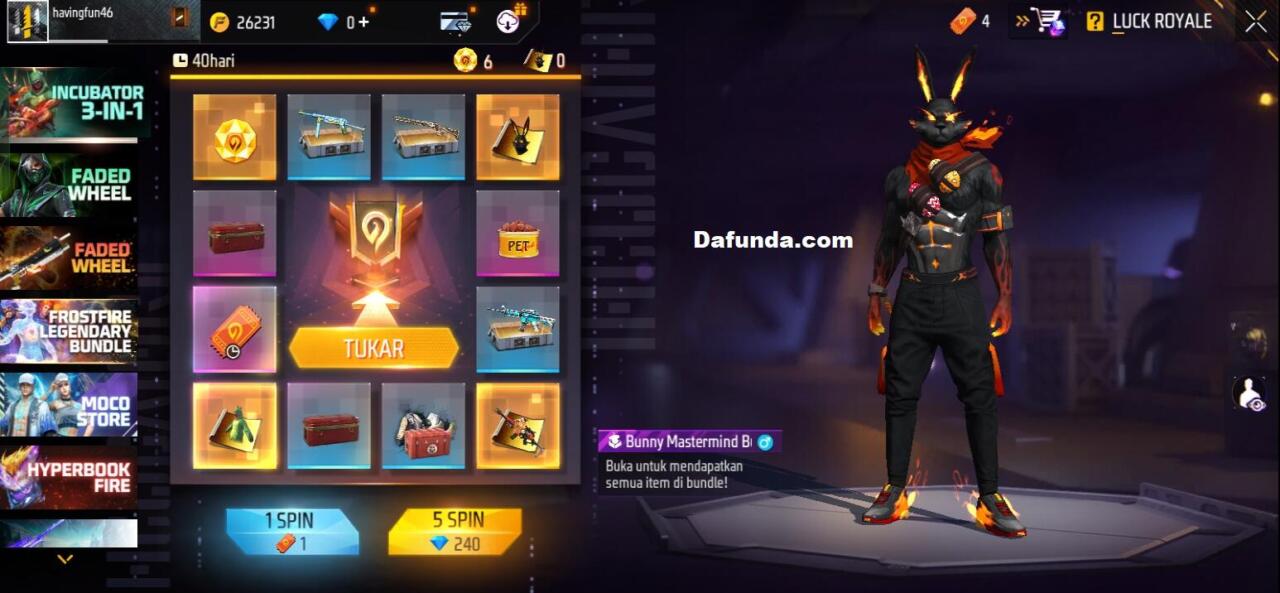Select the gold token coin reward tile
The width and height of the screenshot is (1280, 593).
pos(234,137)
